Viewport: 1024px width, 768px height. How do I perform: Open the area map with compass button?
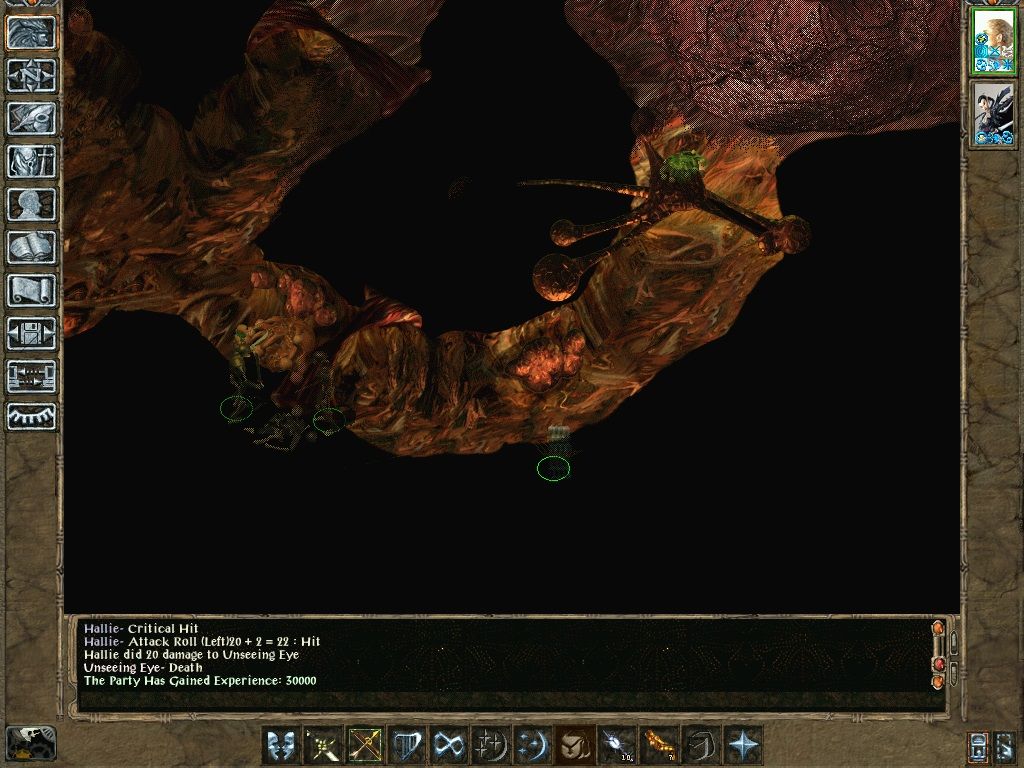(32, 76)
